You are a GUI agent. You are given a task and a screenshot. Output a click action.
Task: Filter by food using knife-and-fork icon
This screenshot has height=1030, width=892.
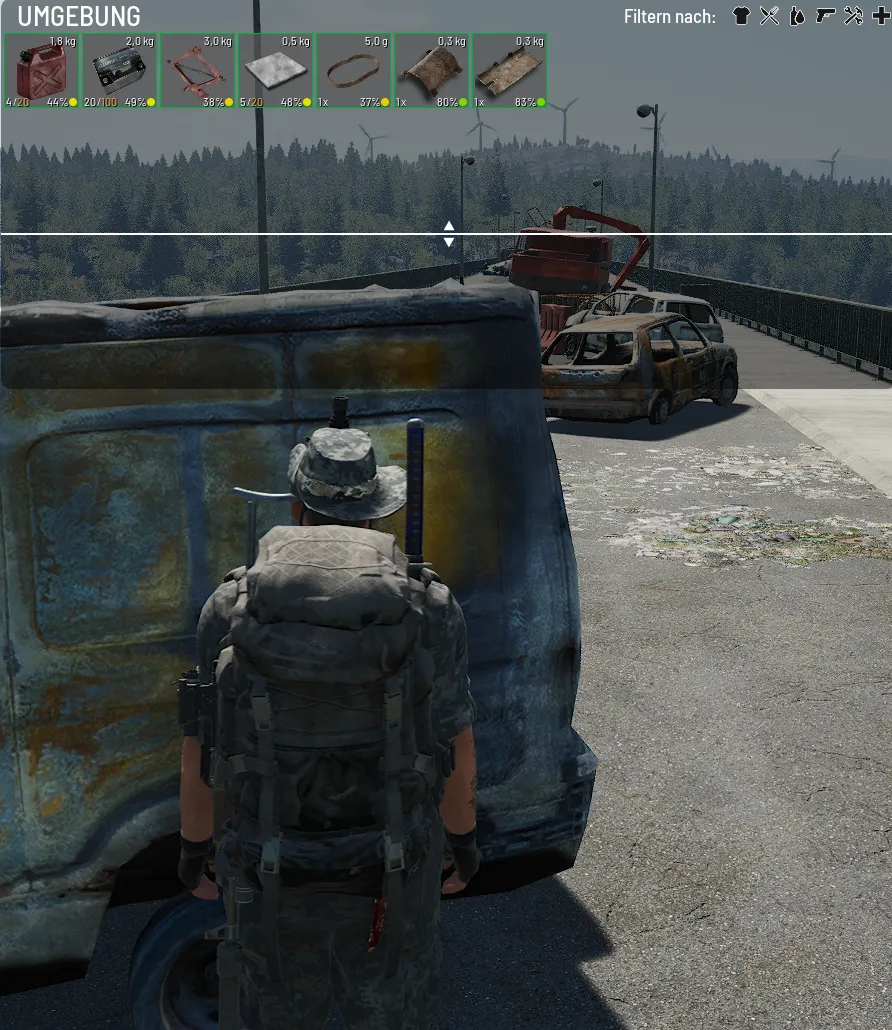769,16
